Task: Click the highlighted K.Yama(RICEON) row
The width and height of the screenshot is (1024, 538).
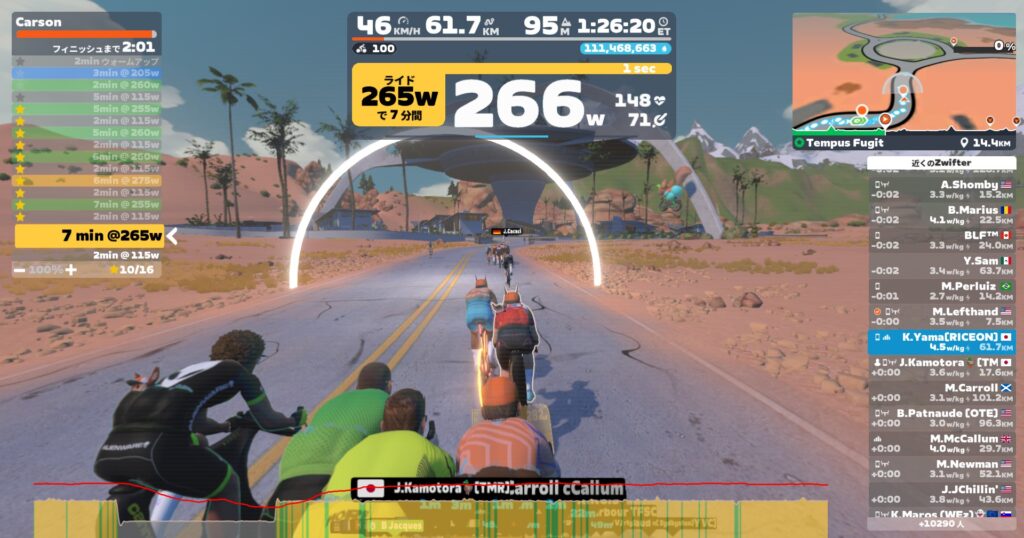Action: click(941, 342)
